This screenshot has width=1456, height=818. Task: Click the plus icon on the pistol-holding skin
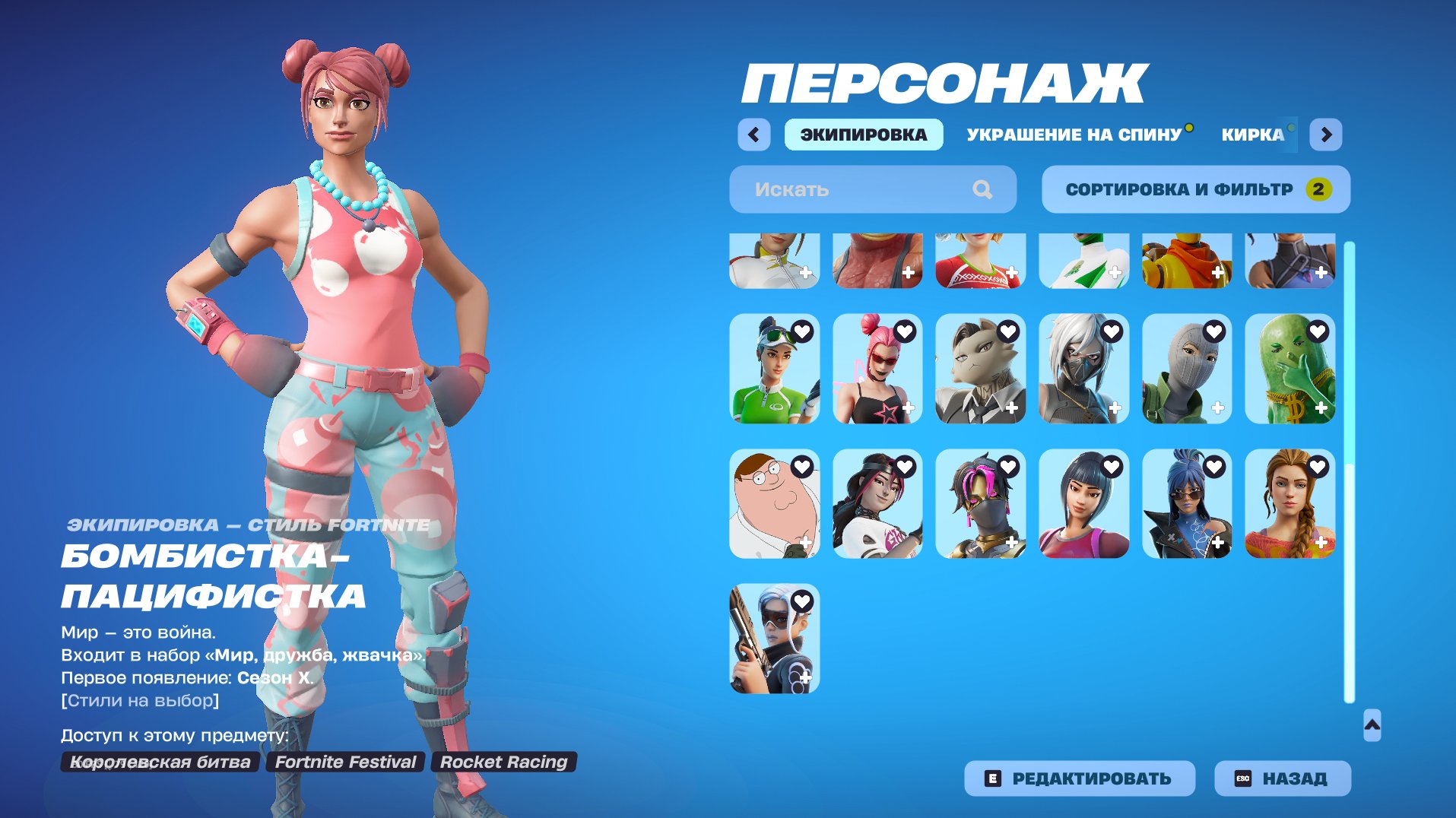[x=804, y=678]
